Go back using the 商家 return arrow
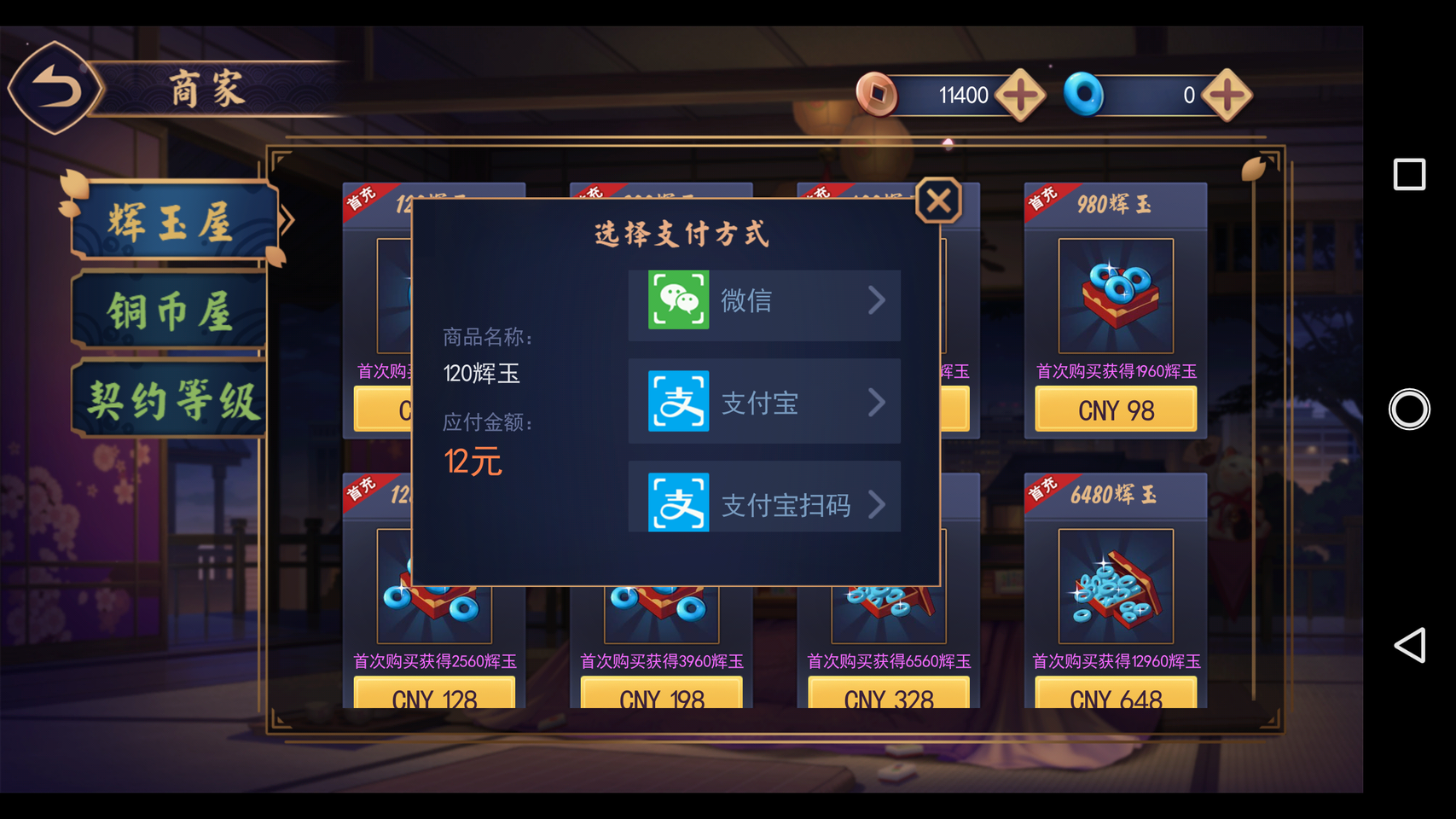Viewport: 1456px width, 819px height. point(55,88)
